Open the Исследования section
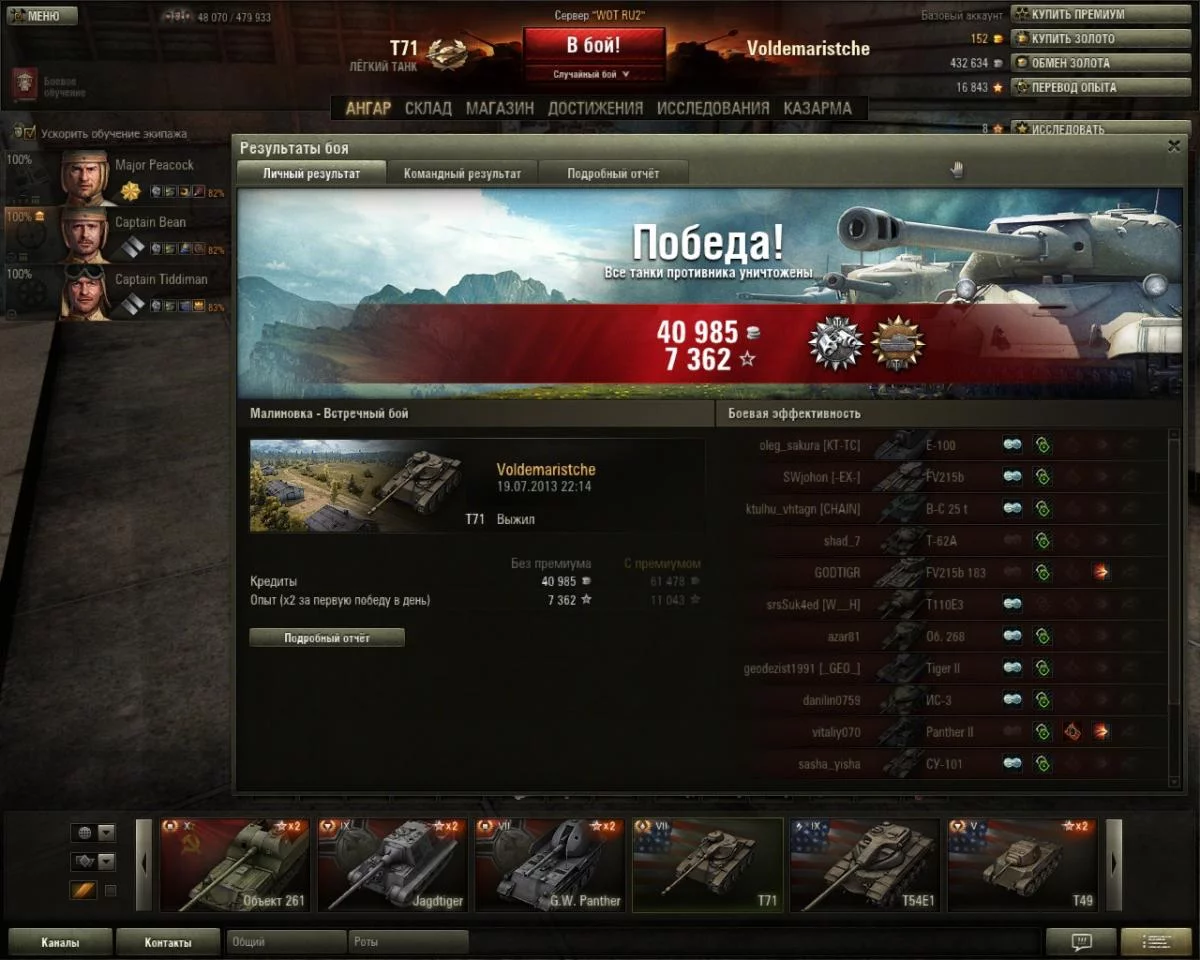The width and height of the screenshot is (1200, 960). pyautogui.click(x=713, y=108)
